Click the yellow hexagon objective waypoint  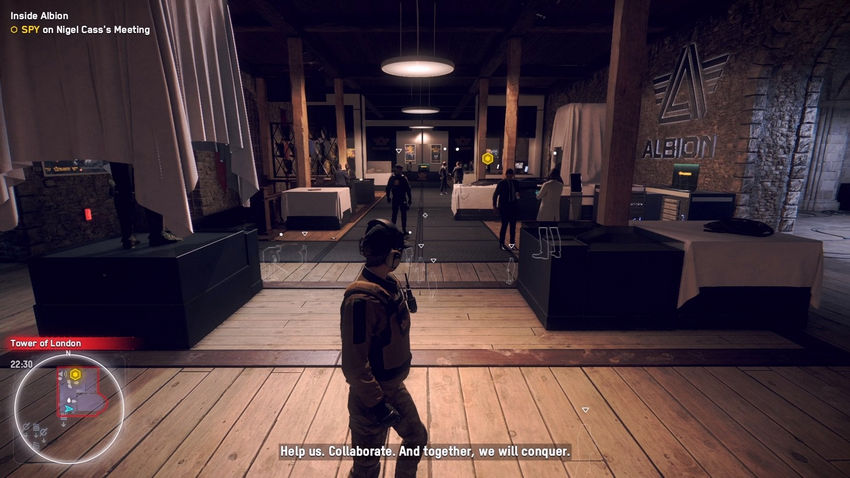click(x=487, y=158)
